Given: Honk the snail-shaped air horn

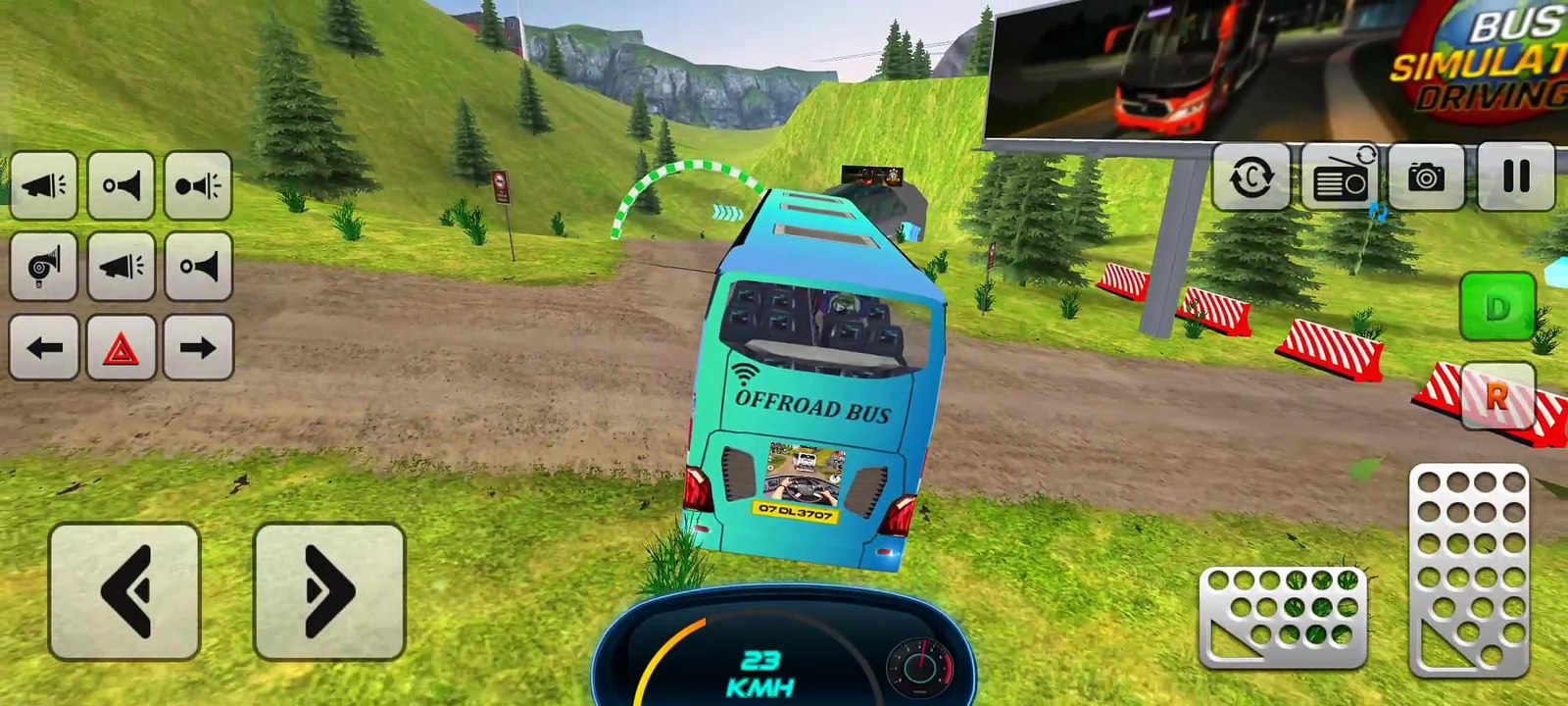Looking at the screenshot, I should pos(44,266).
